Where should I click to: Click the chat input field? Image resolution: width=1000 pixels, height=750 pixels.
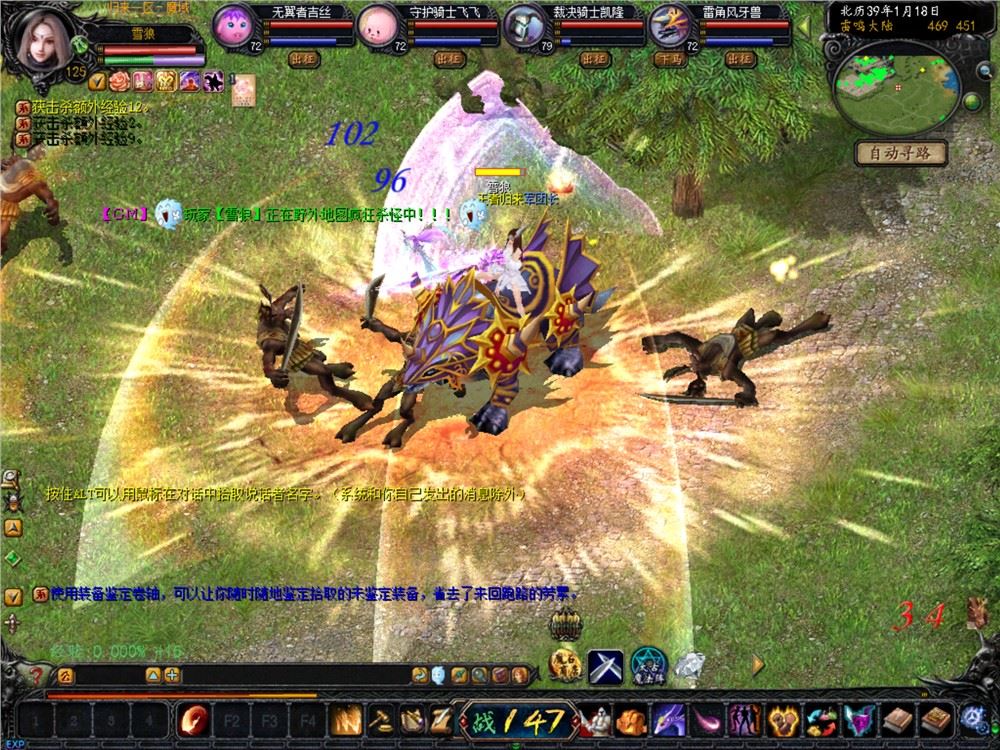[x=240, y=675]
